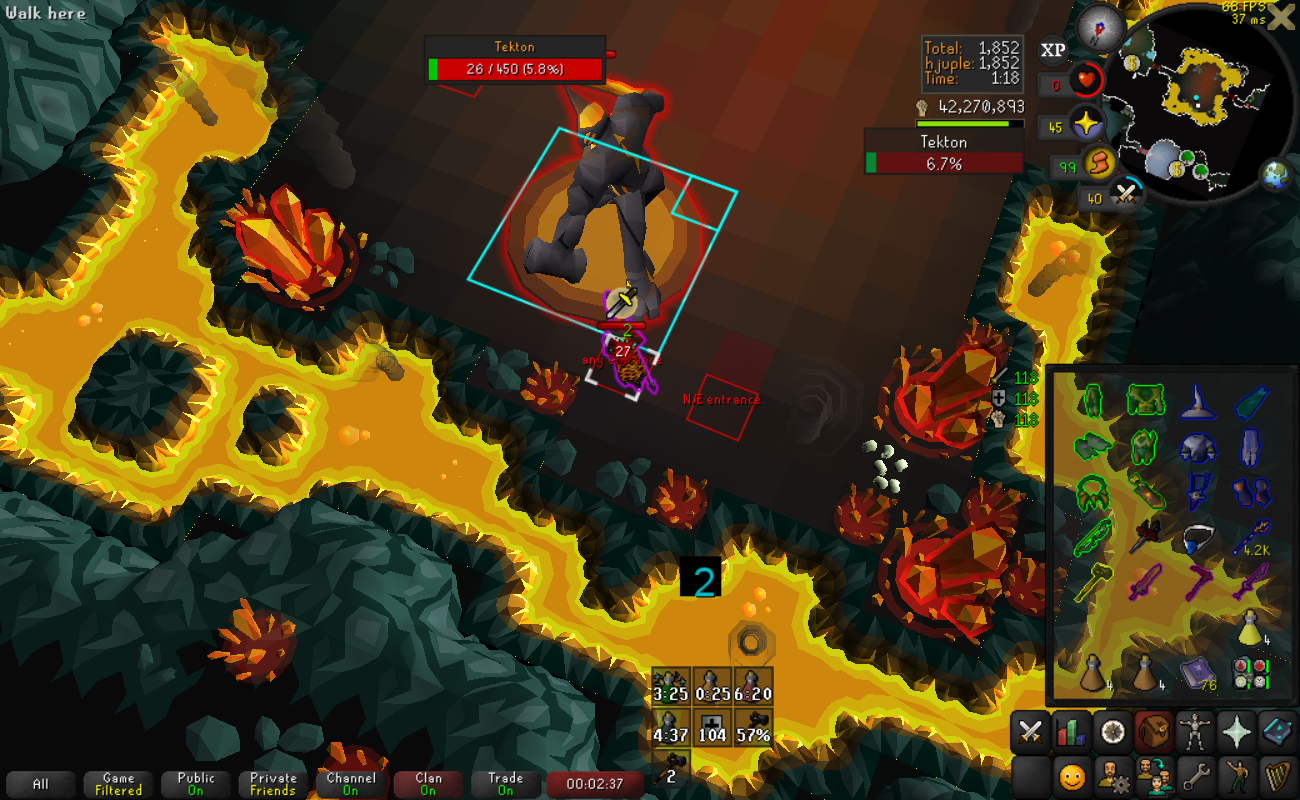Switch to the Emotes tab

pyautogui.click(x=1237, y=775)
